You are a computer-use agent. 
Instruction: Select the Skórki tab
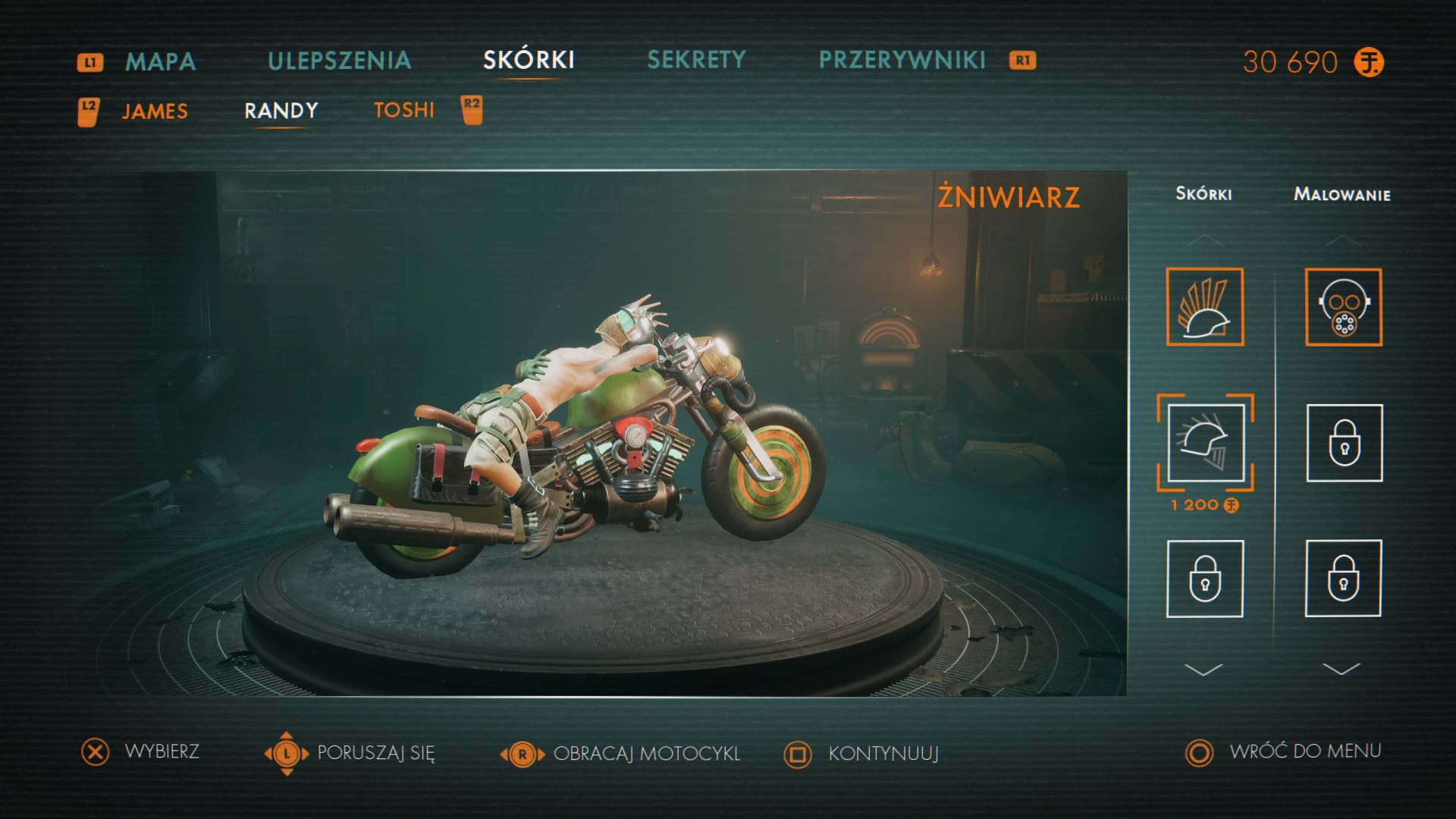pos(529,60)
